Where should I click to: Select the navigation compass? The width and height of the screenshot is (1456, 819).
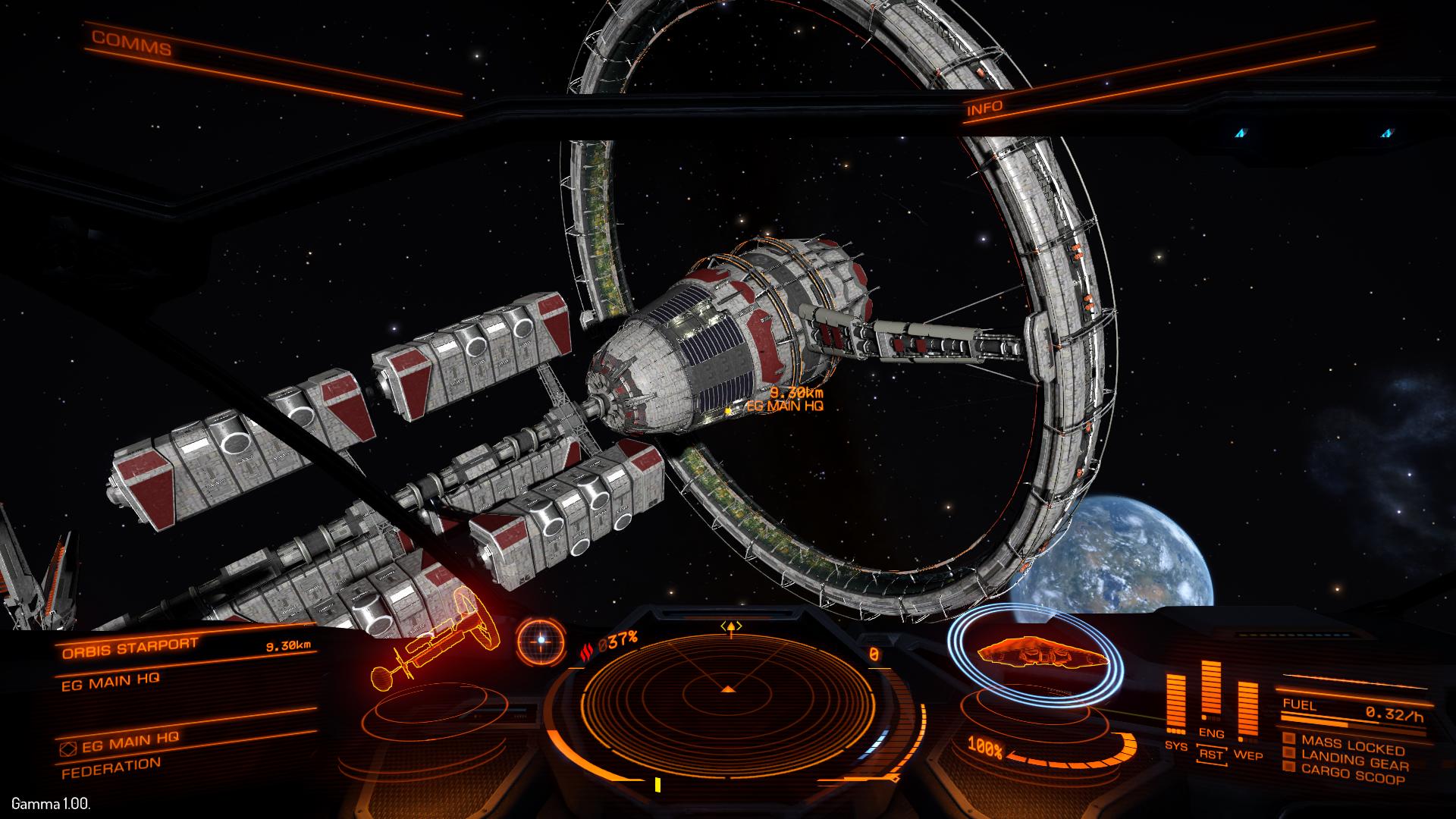[x=541, y=641]
